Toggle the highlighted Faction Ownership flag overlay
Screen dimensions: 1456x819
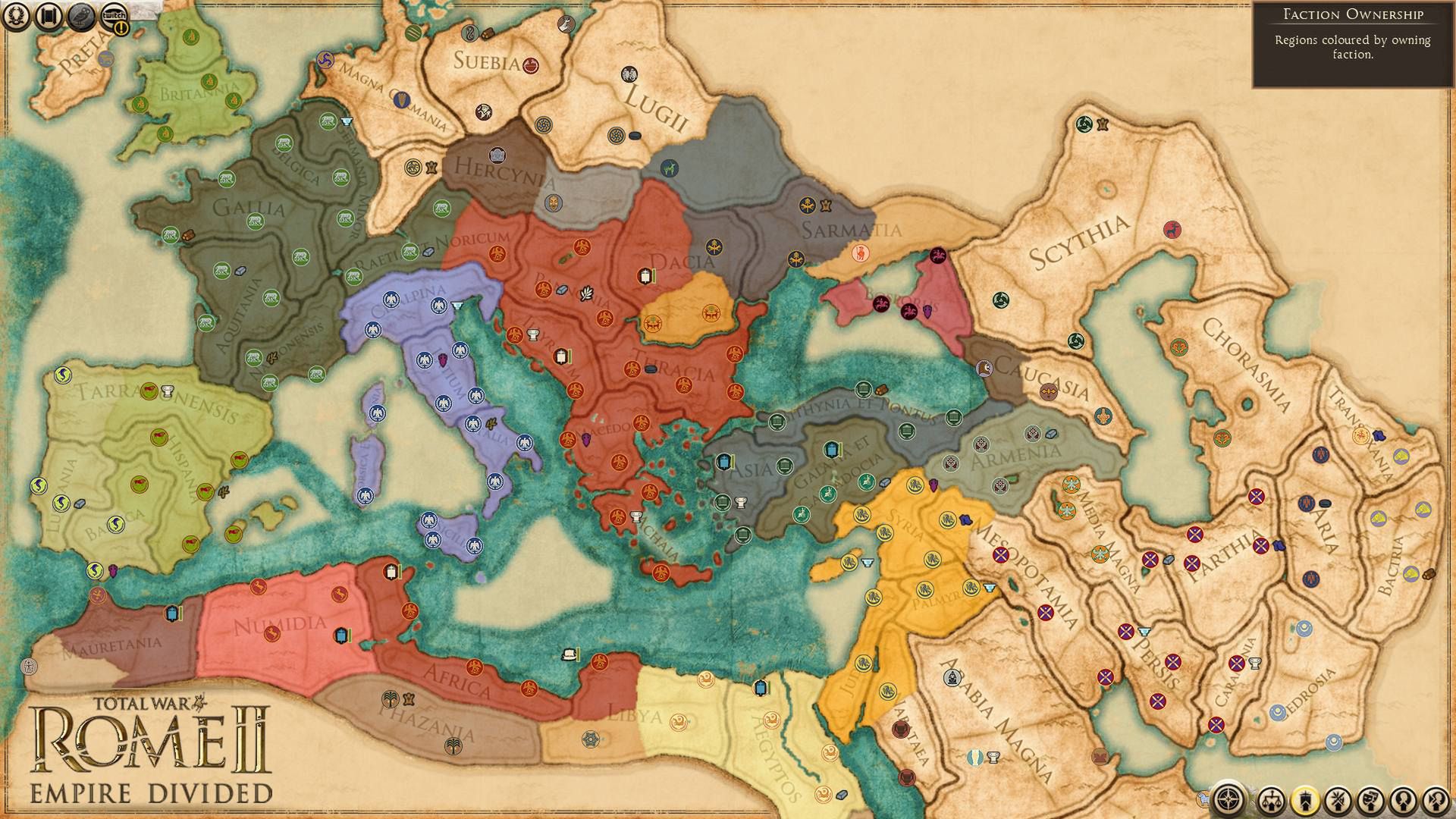point(1304,800)
